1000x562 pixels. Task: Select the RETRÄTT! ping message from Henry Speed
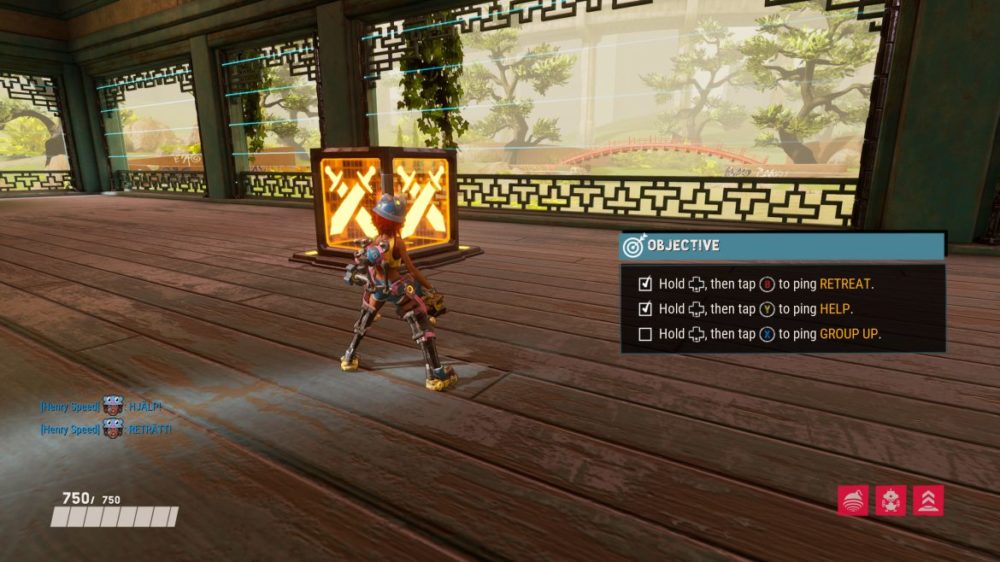[149, 429]
